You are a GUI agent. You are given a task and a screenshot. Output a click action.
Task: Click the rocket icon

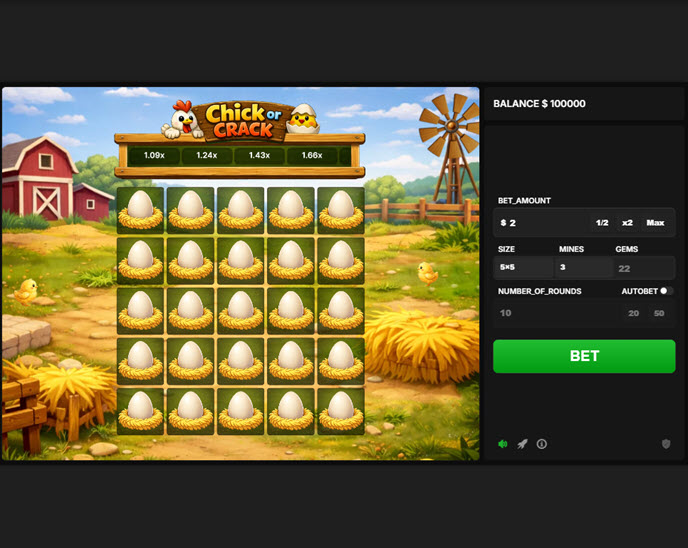(x=522, y=444)
